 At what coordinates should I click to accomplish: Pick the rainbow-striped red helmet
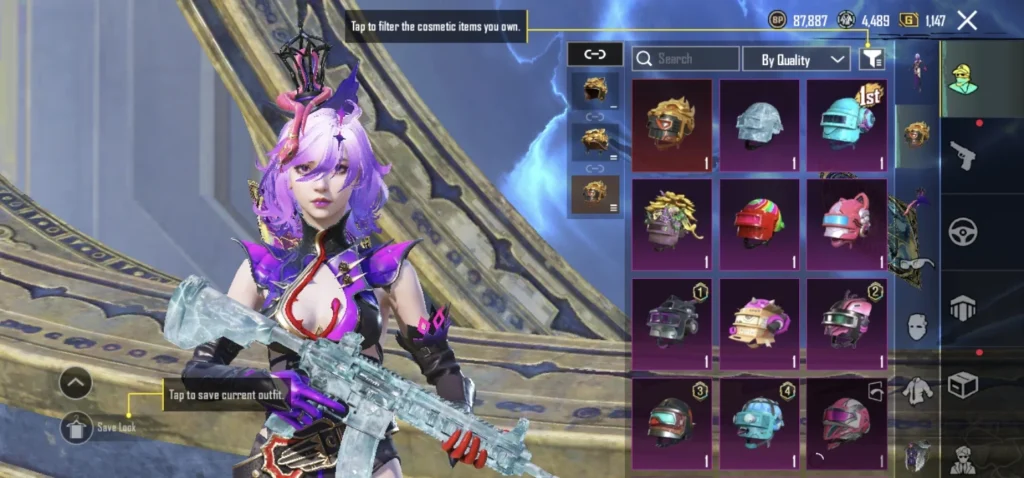point(759,224)
